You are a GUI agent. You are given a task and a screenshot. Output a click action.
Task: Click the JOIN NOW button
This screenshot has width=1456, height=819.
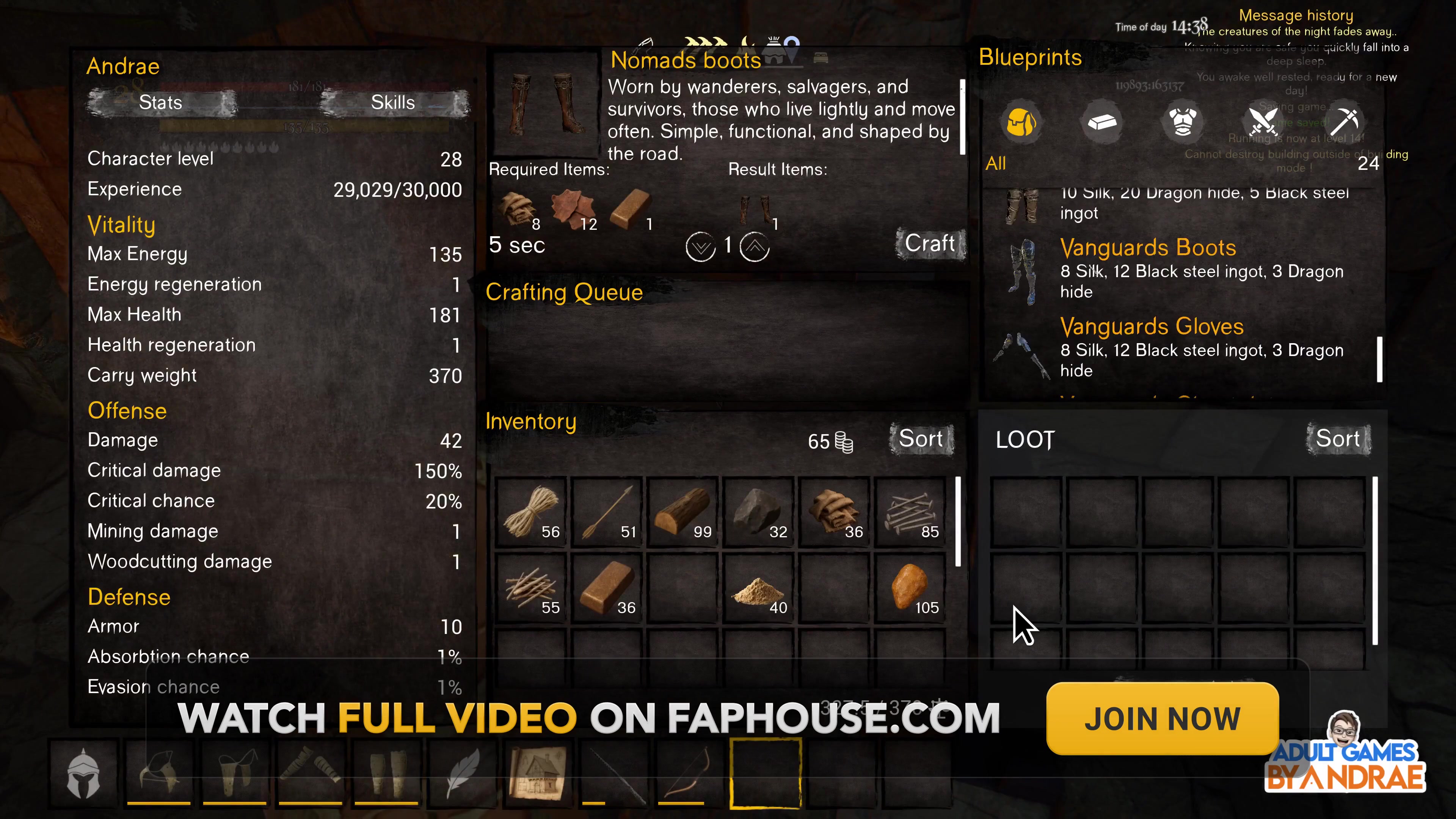tap(1161, 719)
